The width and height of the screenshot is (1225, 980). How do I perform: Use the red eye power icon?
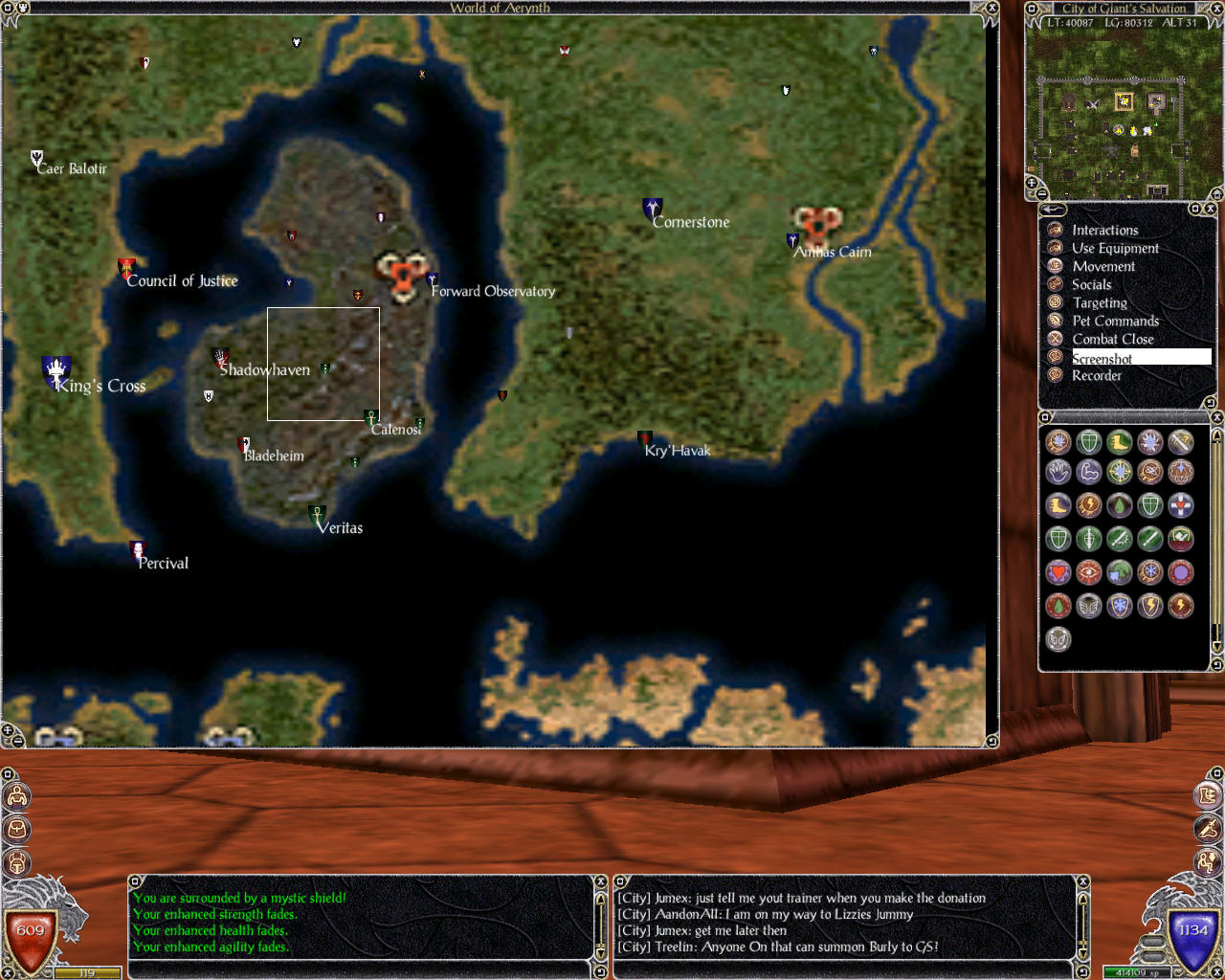click(1089, 572)
